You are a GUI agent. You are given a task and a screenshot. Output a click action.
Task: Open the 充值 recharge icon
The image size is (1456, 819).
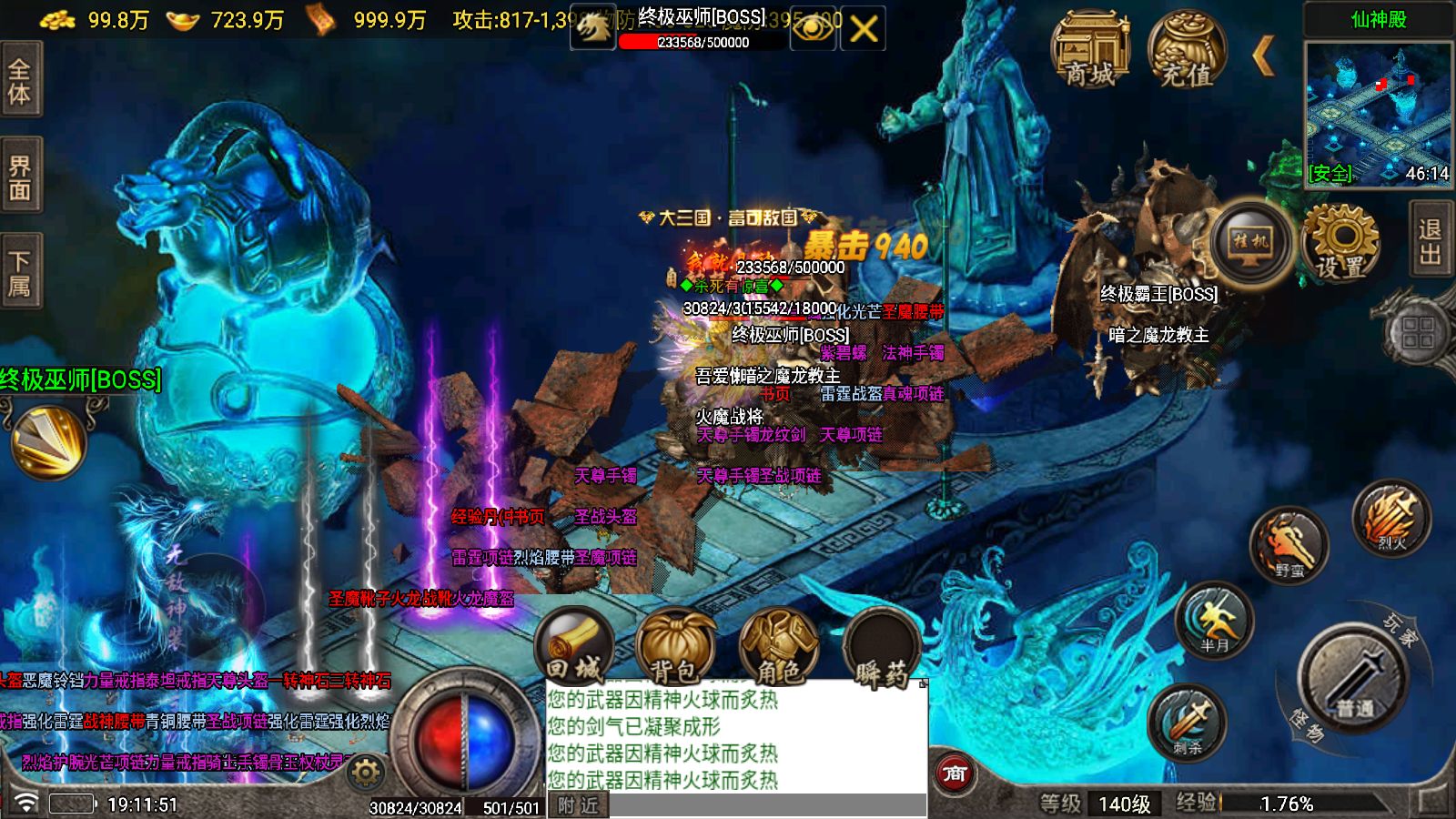1185,50
